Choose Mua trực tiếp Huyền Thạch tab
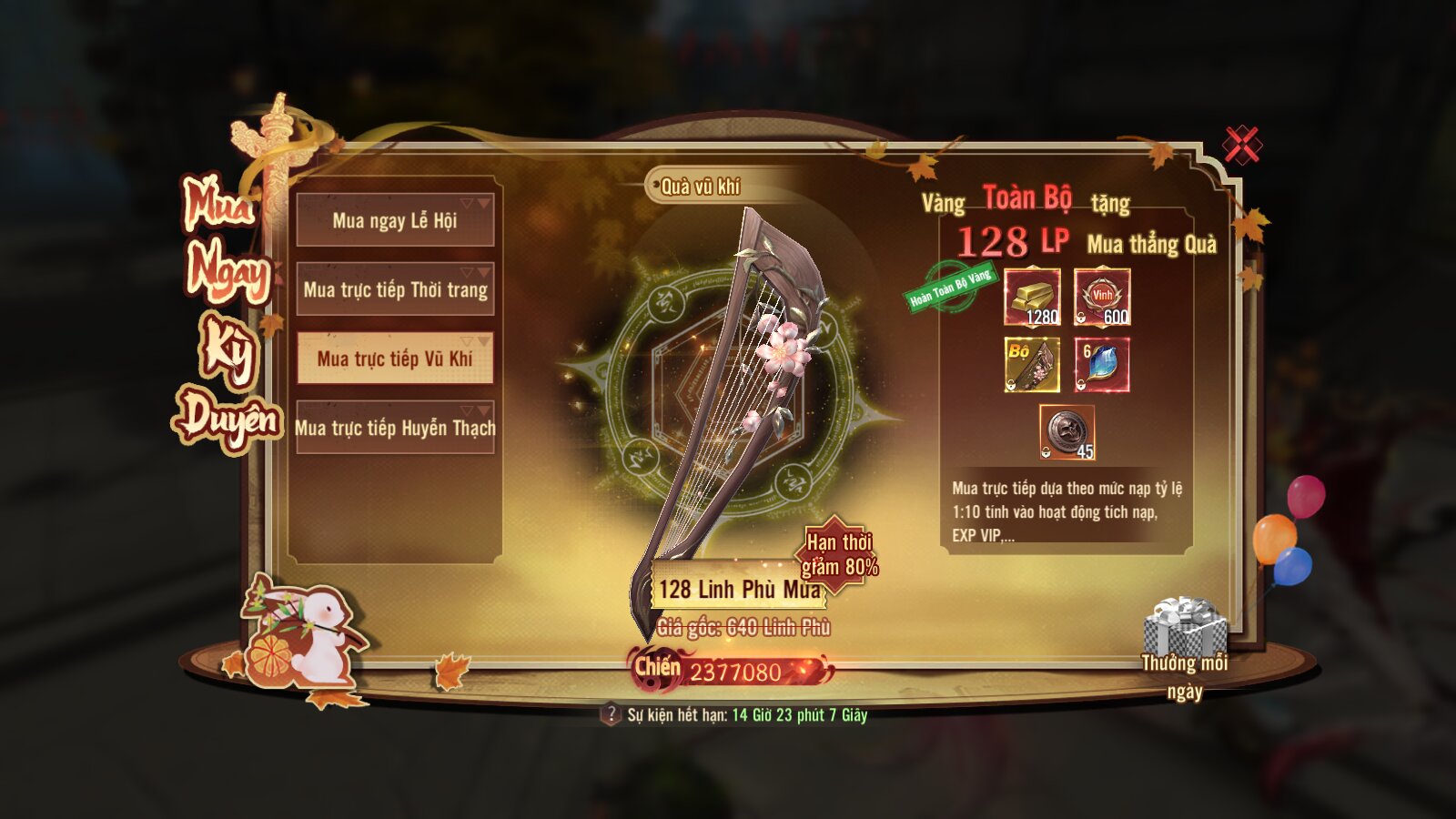The height and width of the screenshot is (819, 1456). pos(395,428)
